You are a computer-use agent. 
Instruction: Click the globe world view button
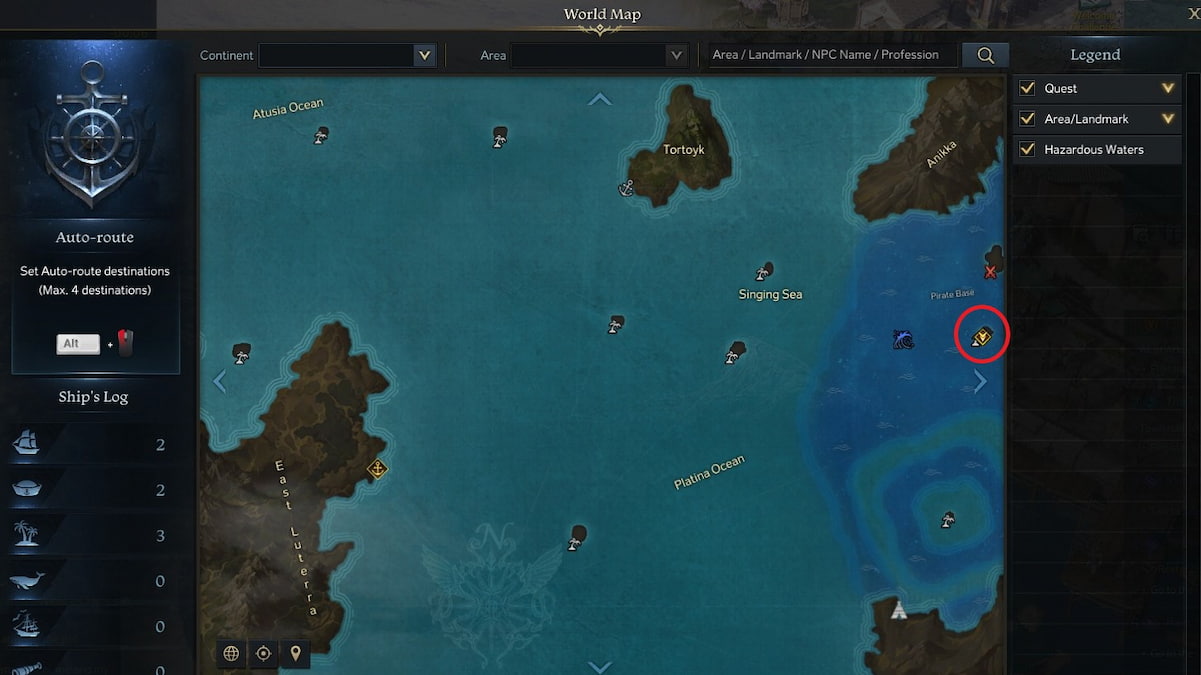pyautogui.click(x=231, y=653)
